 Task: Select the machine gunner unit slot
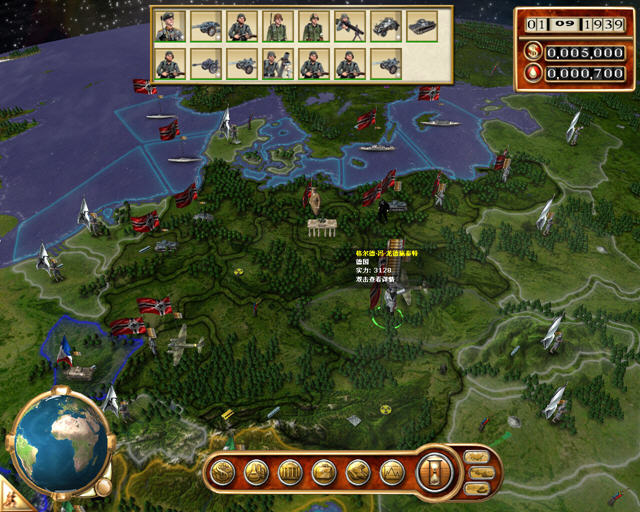[350, 27]
